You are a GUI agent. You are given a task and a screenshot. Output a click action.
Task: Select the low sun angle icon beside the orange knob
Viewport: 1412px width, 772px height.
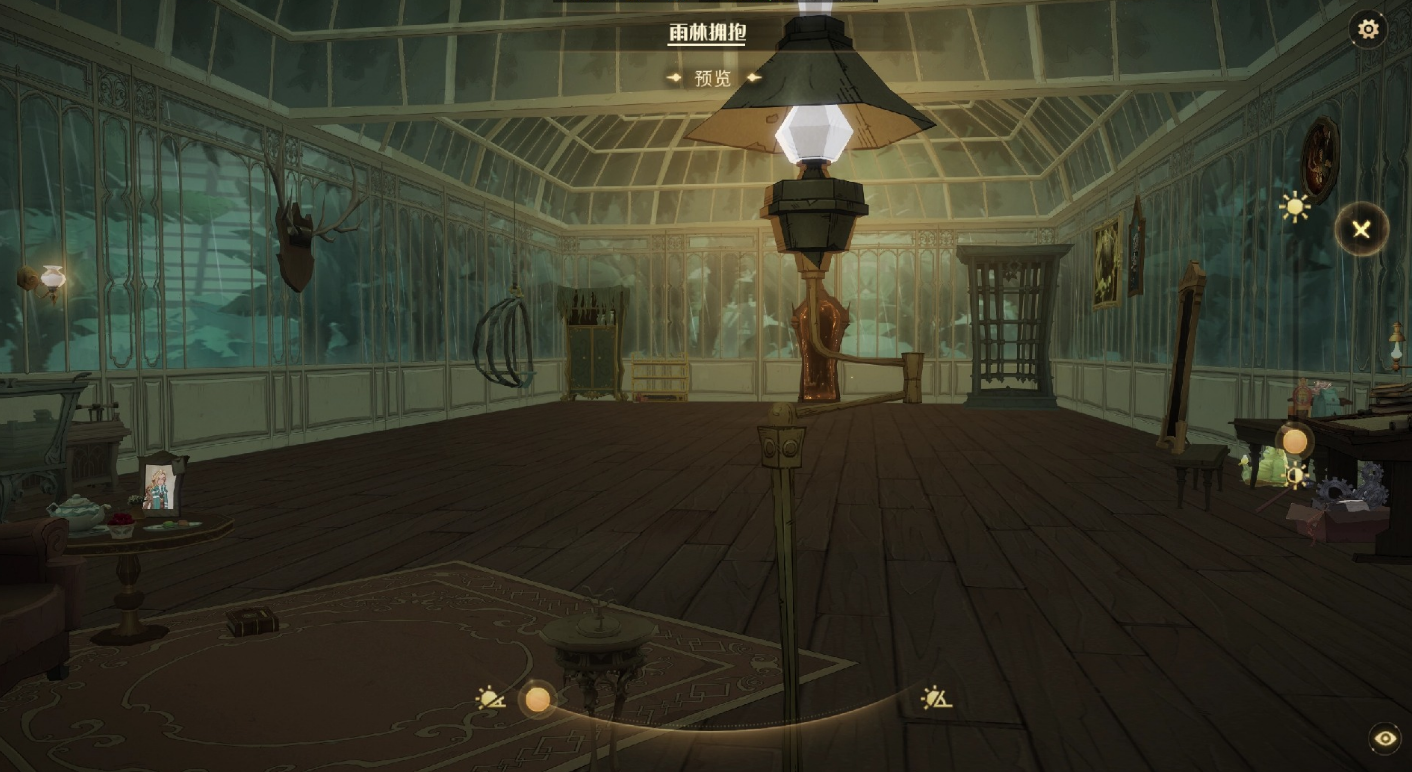[491, 698]
